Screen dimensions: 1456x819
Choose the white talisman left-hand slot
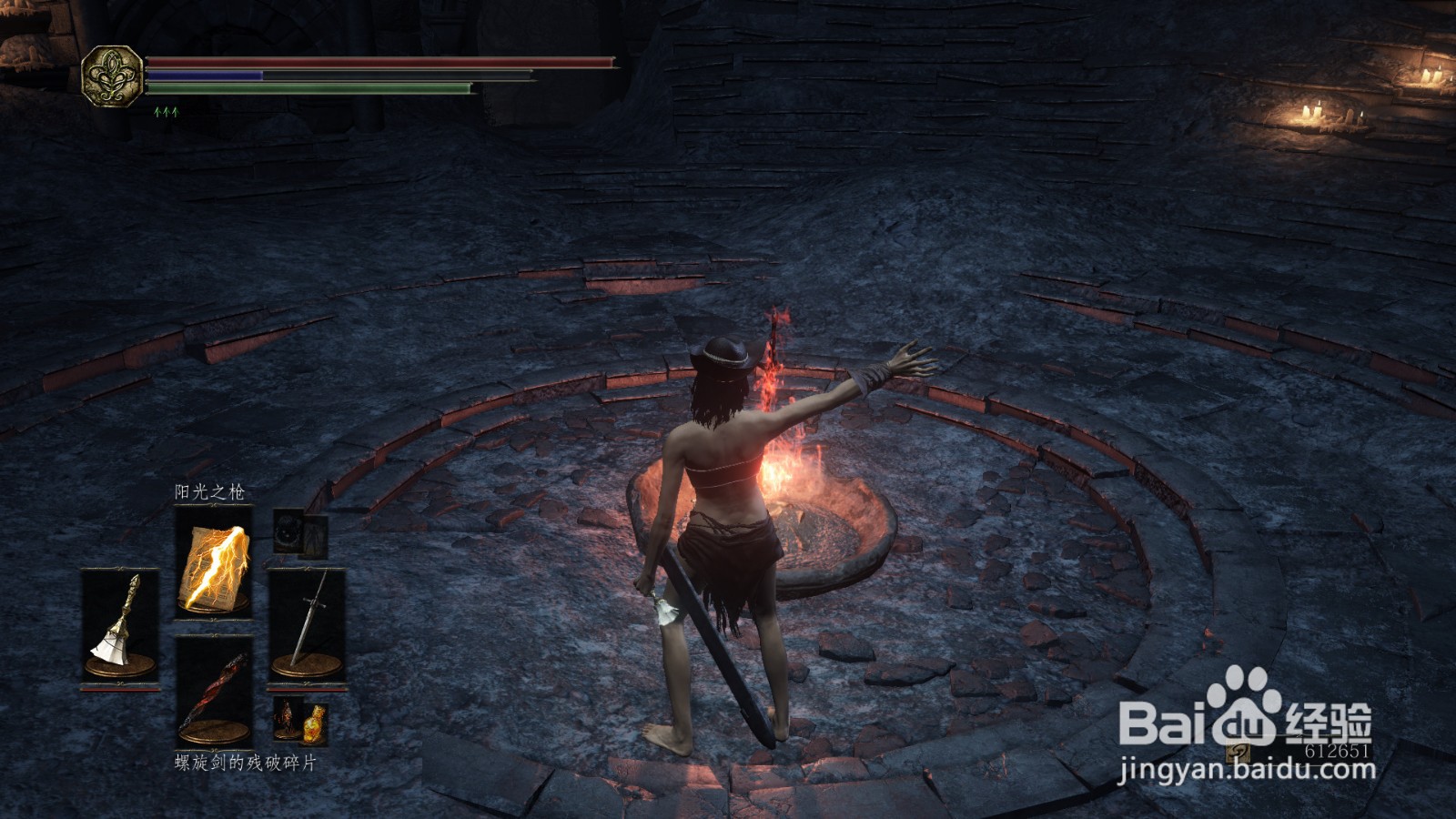pyautogui.click(x=120, y=625)
